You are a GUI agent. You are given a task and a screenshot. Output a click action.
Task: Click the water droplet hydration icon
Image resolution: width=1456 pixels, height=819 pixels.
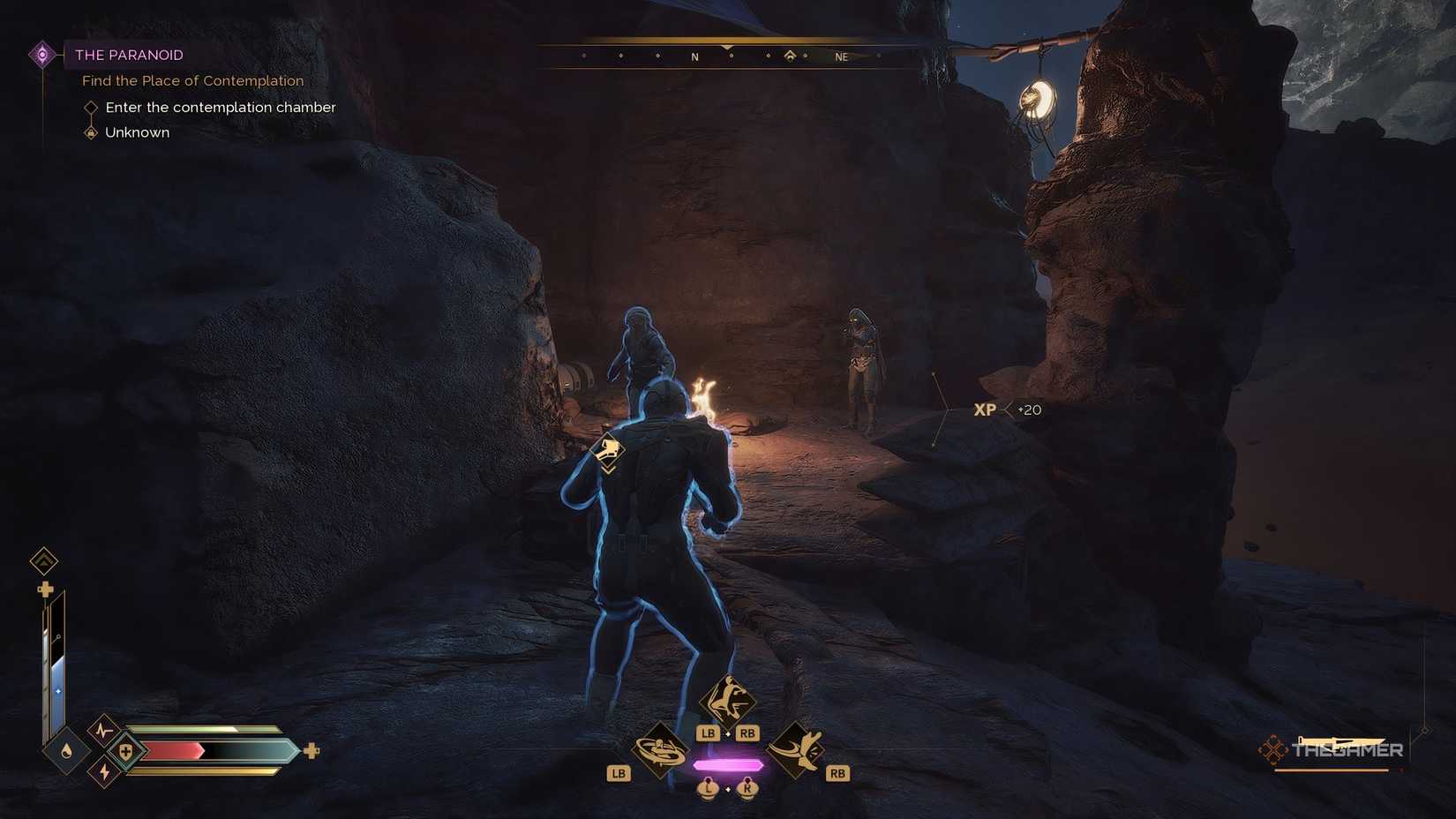66,751
